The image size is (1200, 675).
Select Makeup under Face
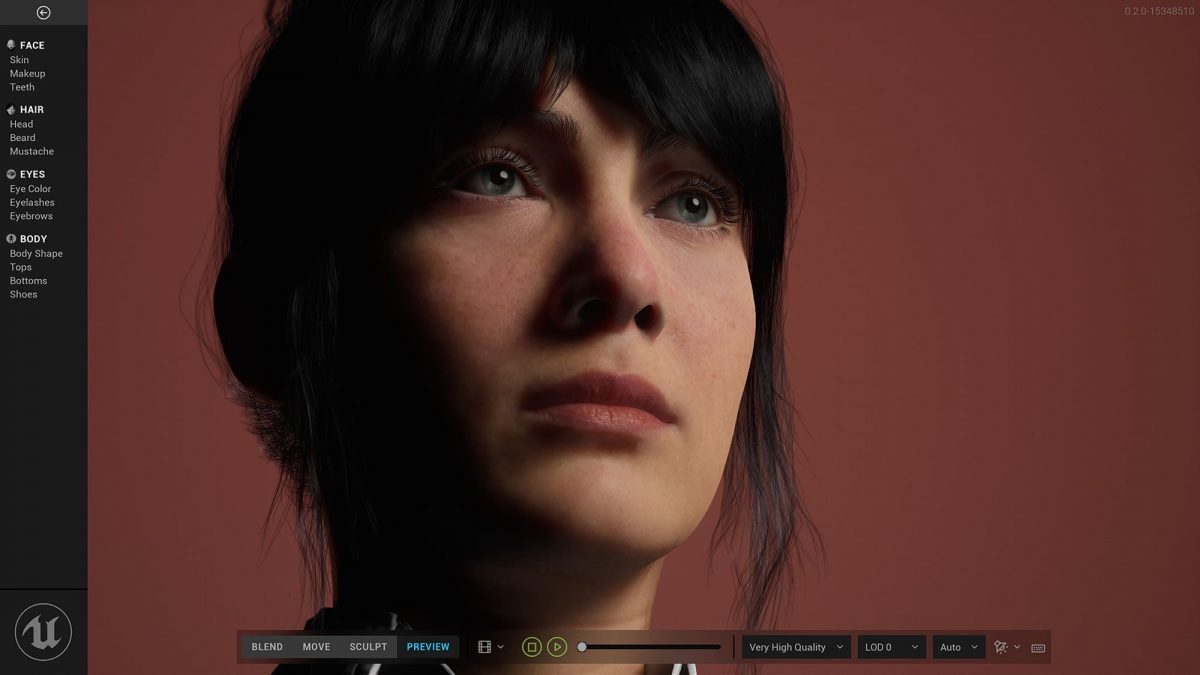pos(27,74)
